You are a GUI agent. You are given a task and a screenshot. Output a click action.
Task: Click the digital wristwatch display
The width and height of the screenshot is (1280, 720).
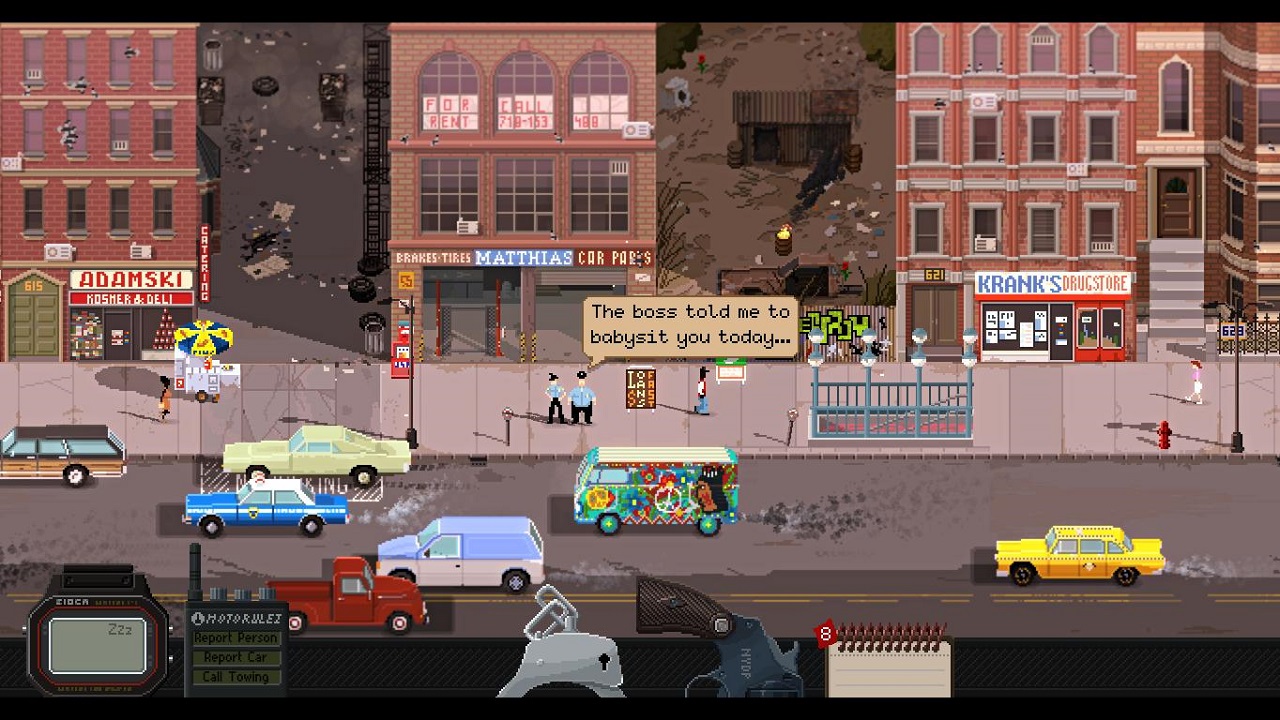97,645
